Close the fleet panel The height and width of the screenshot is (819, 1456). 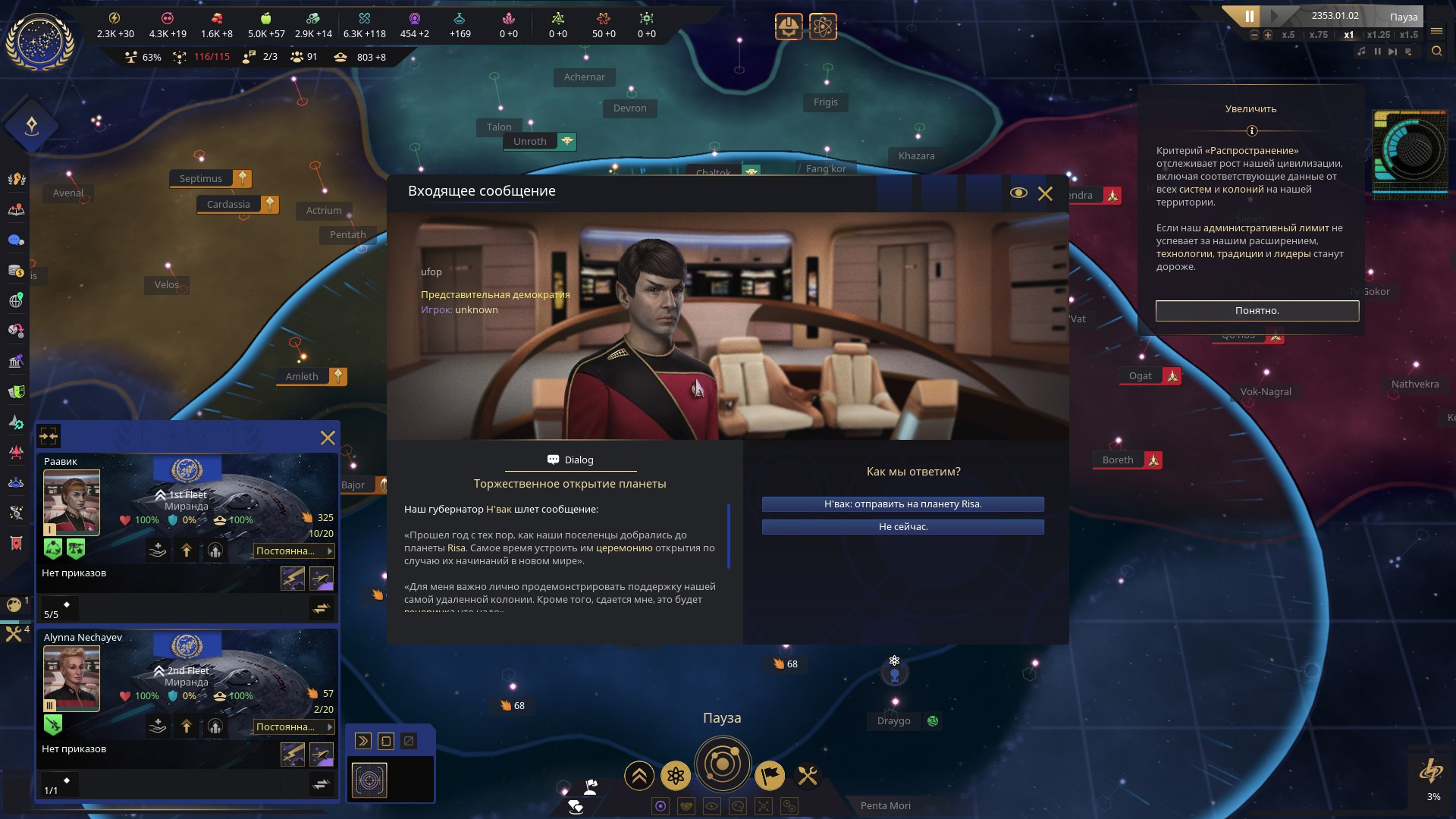[x=328, y=438]
